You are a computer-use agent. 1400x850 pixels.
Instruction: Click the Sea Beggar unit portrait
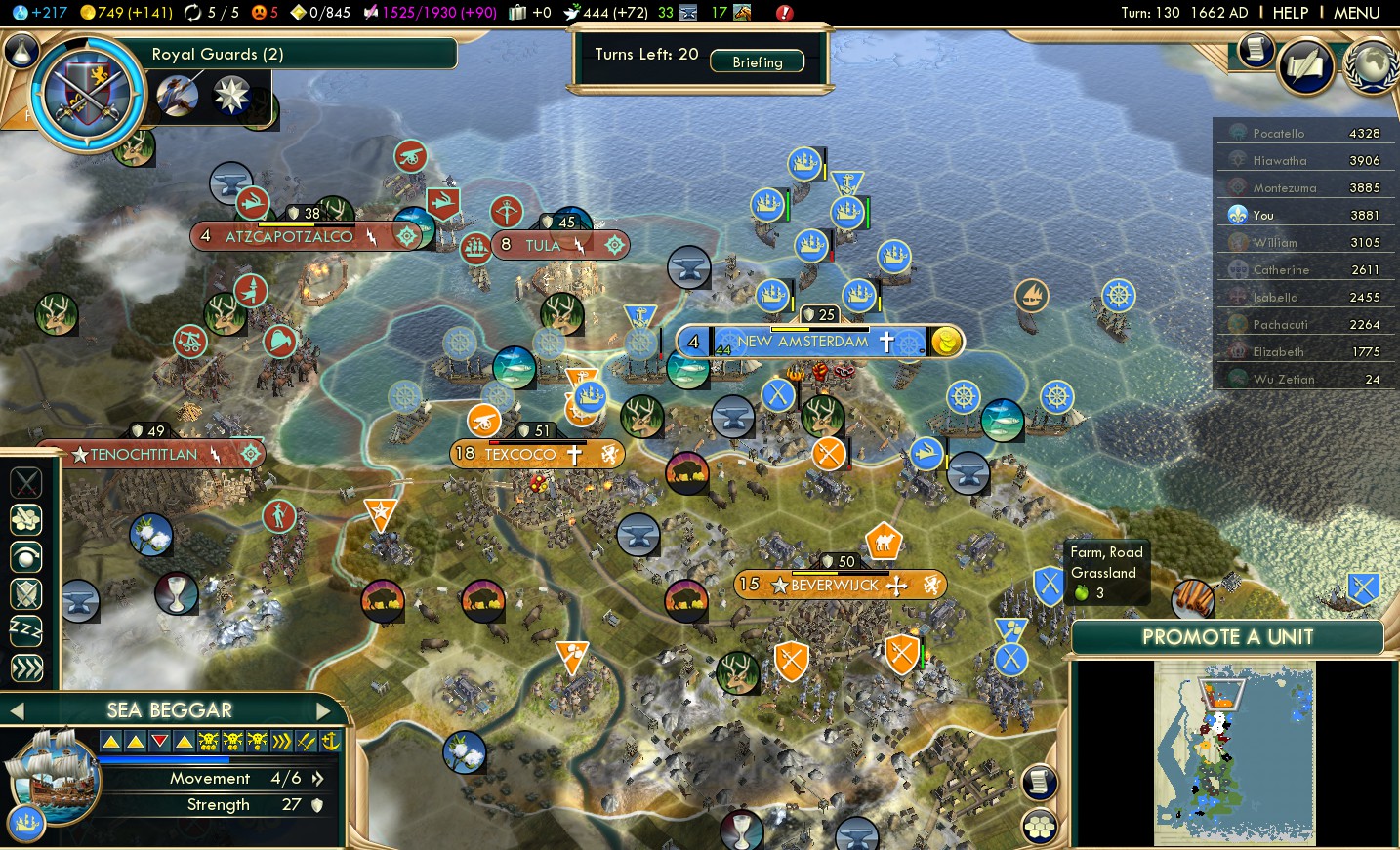click(x=53, y=776)
